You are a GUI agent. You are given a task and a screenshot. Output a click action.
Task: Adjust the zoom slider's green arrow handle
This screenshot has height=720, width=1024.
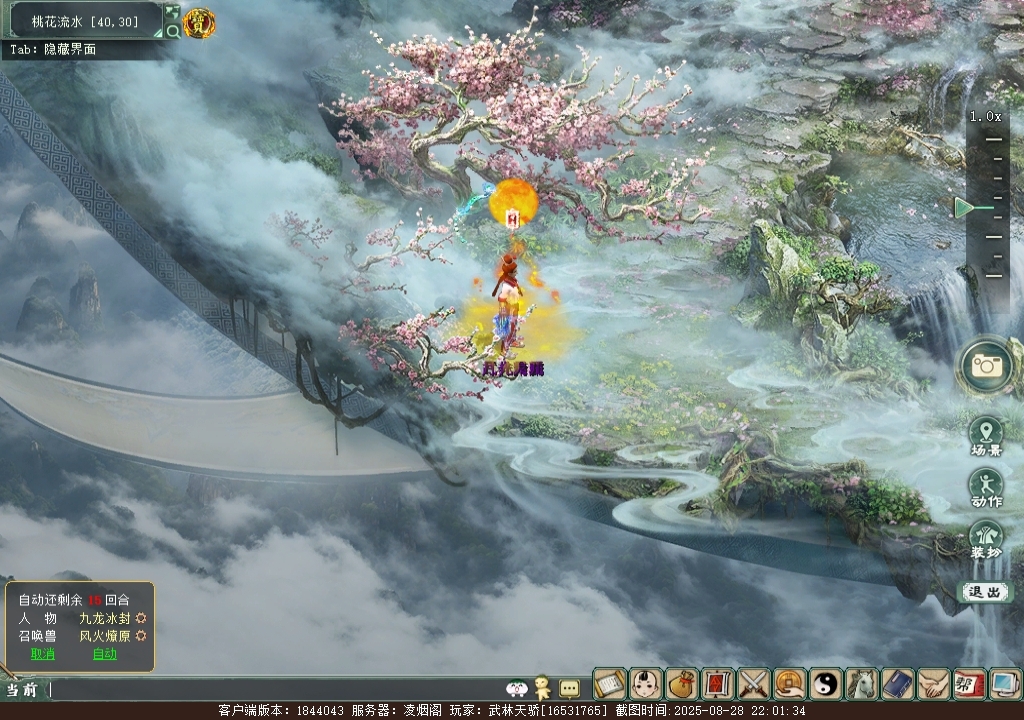[x=964, y=208]
